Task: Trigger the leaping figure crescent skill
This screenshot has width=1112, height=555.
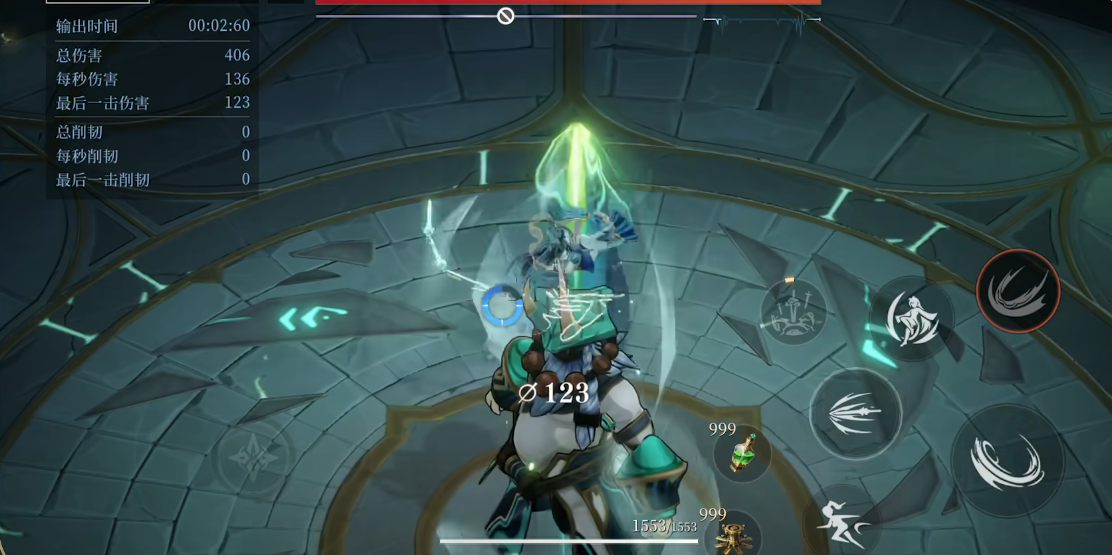Action: tap(911, 318)
